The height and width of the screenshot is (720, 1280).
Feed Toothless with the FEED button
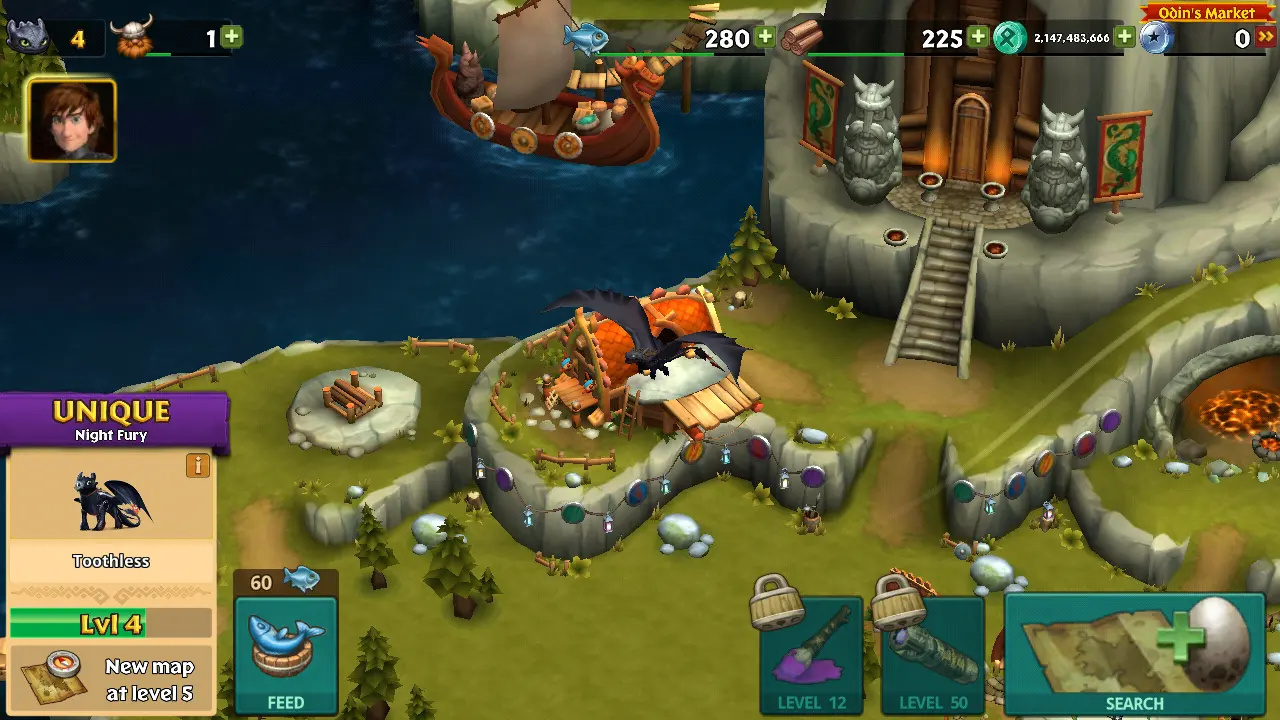click(285, 655)
